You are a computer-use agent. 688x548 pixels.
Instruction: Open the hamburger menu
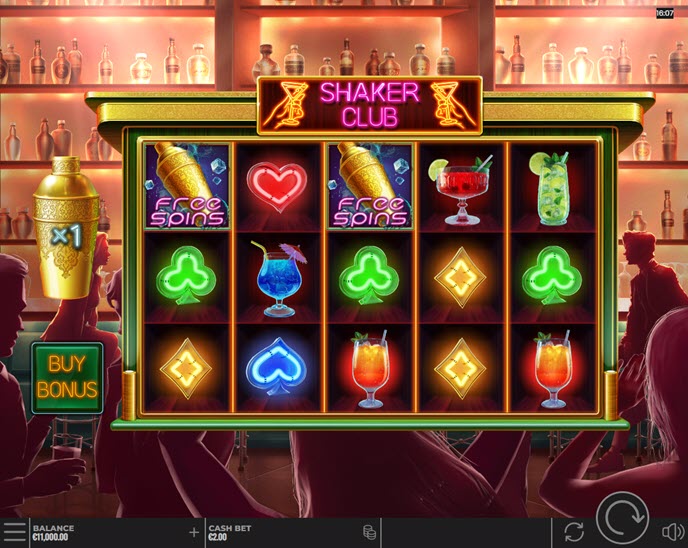(14, 532)
